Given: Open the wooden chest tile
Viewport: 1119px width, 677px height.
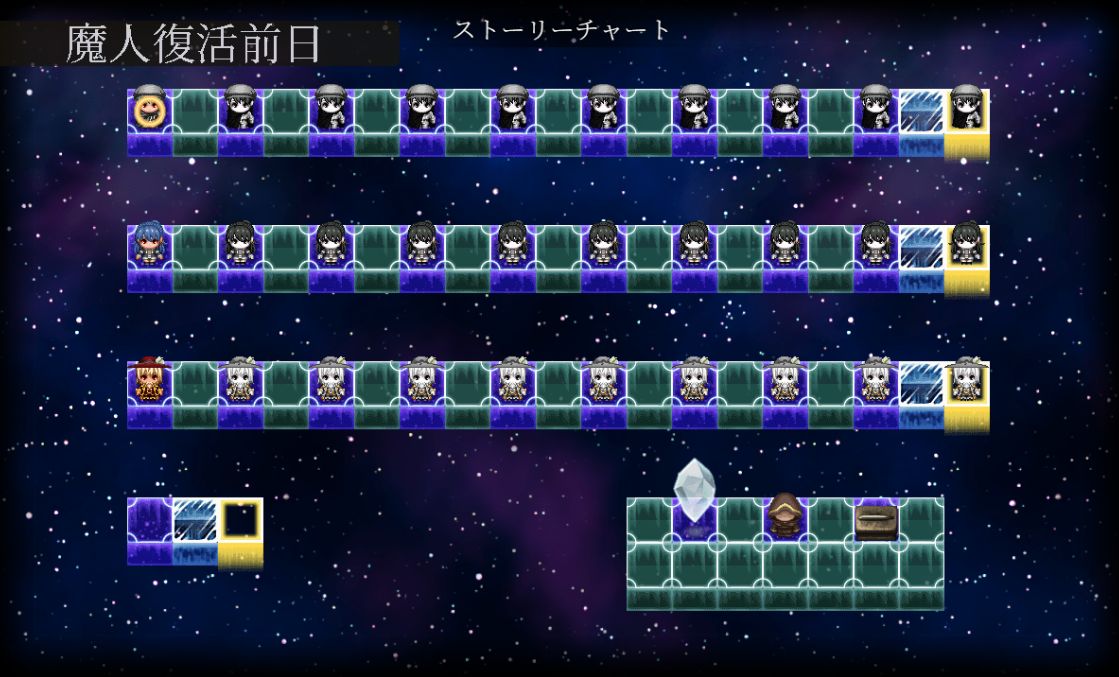Looking at the screenshot, I should pos(876,522).
